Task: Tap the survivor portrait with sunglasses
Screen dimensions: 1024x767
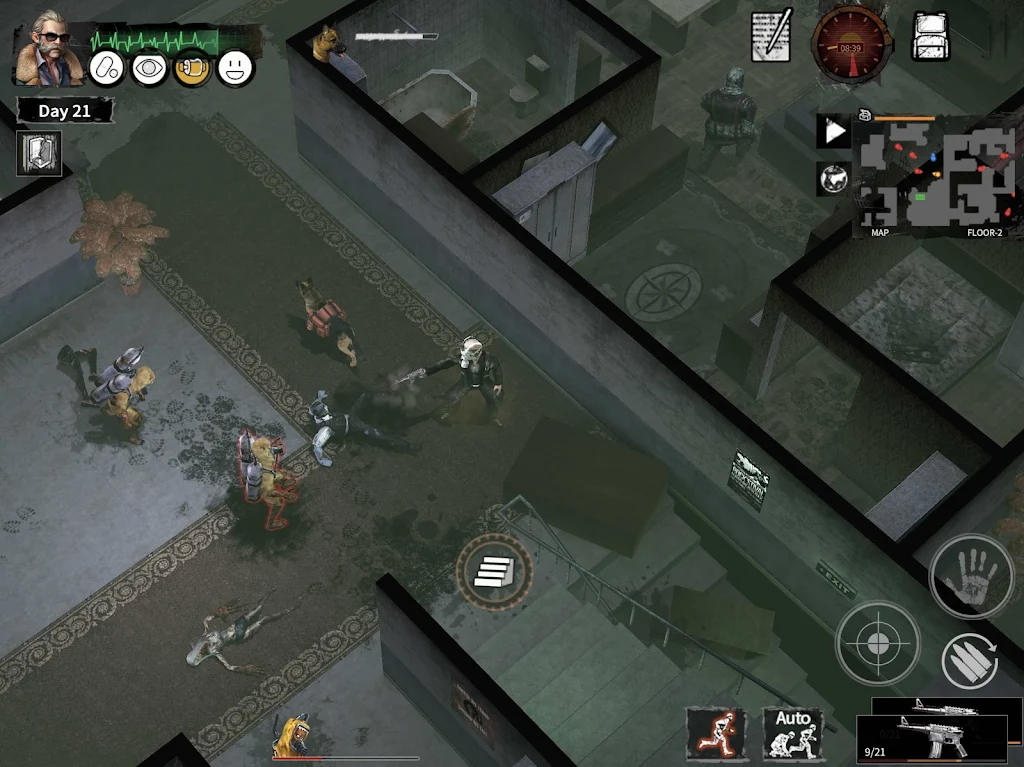Action: pos(49,47)
